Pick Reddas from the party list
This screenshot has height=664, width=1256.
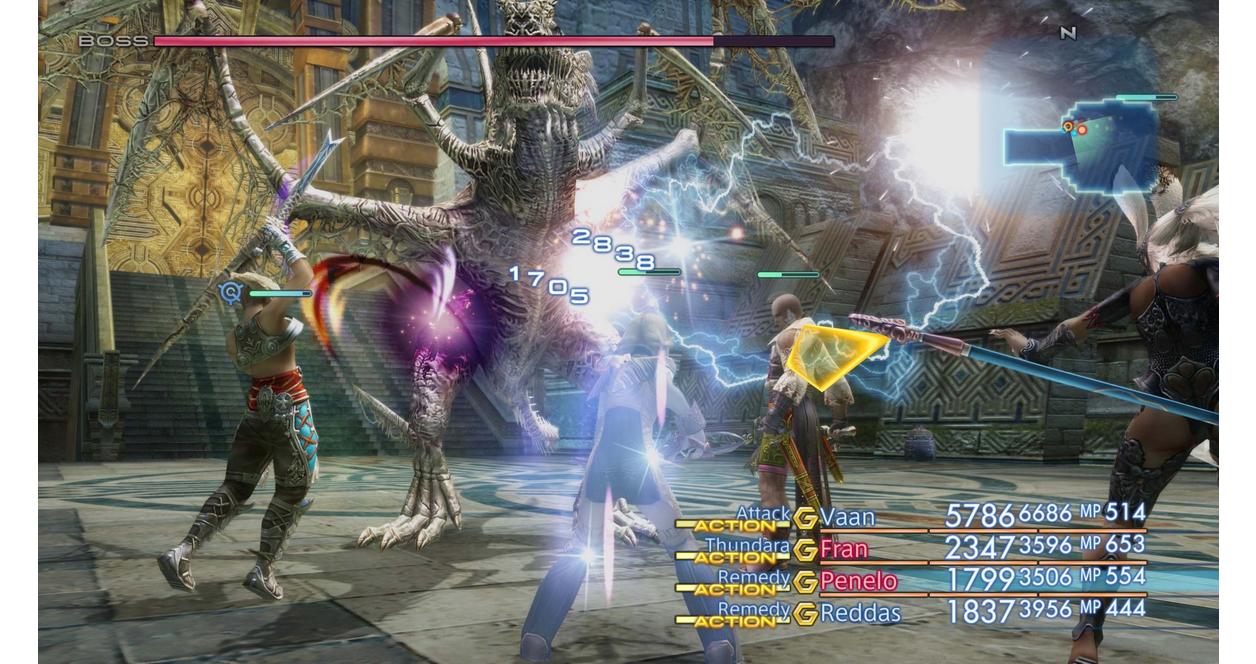coord(860,613)
